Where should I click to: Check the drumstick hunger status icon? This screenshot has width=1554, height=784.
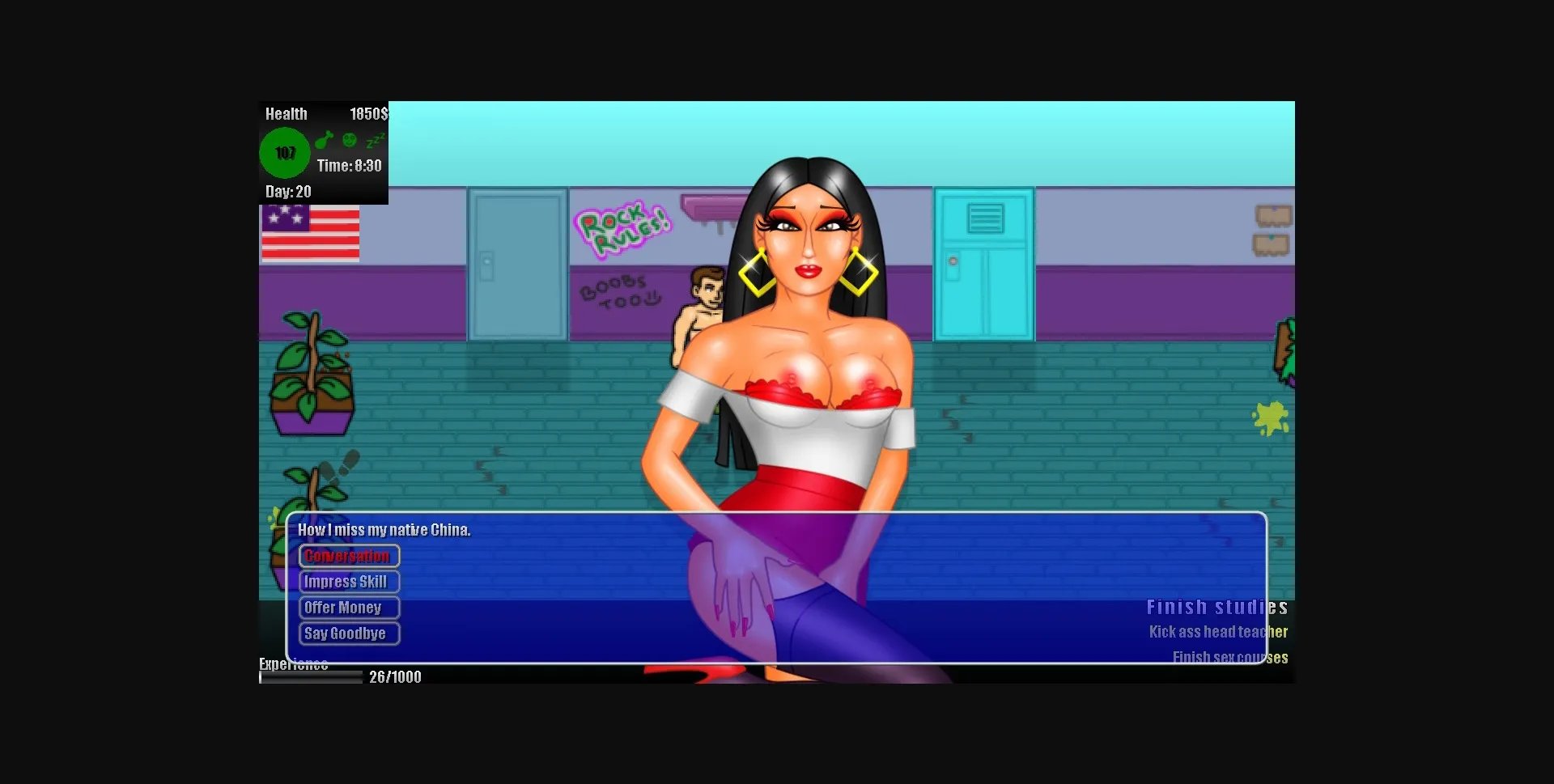point(325,139)
